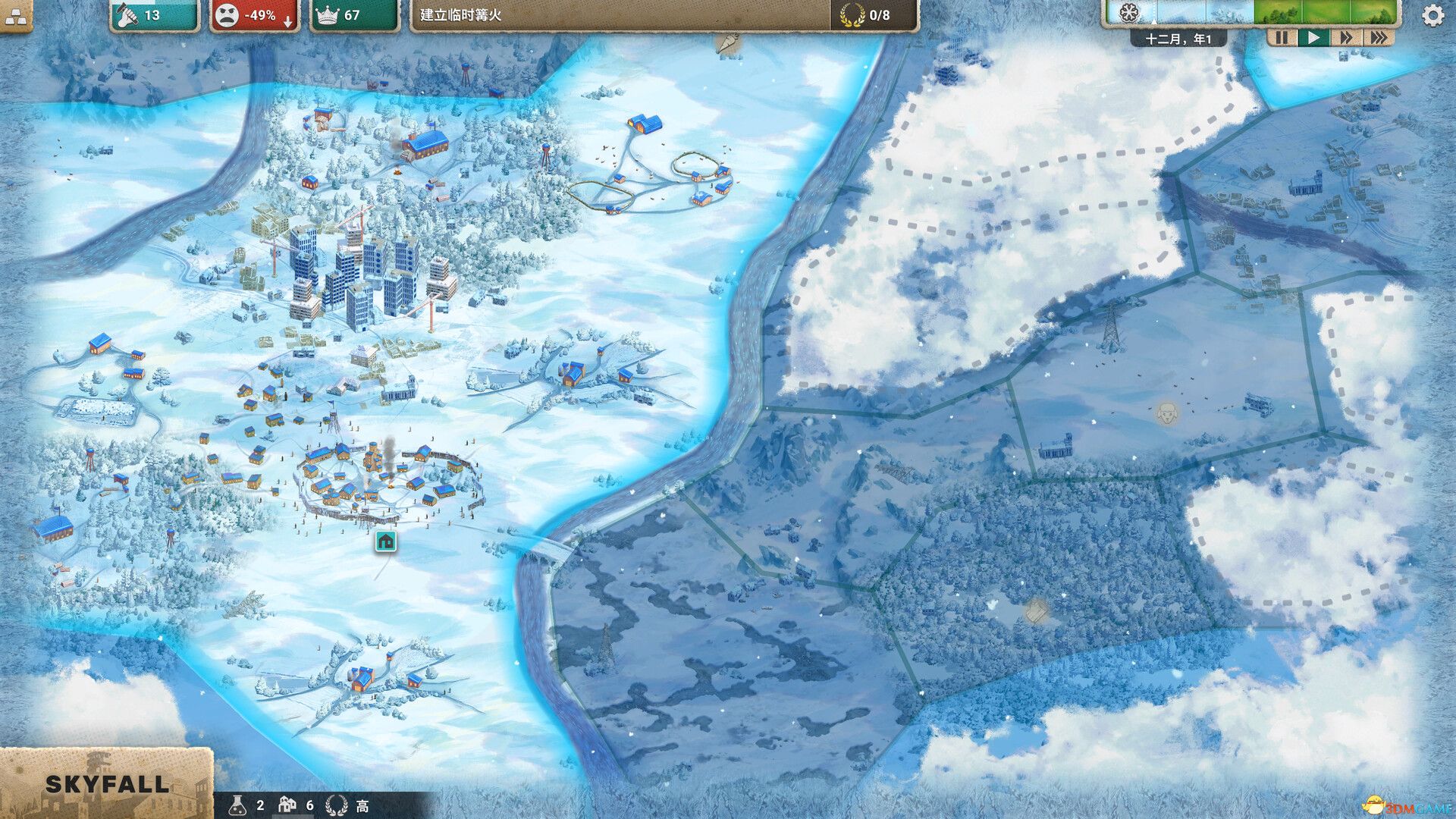Click the laurel 高 difficulty indicator
The image size is (1456, 819).
coord(349,805)
